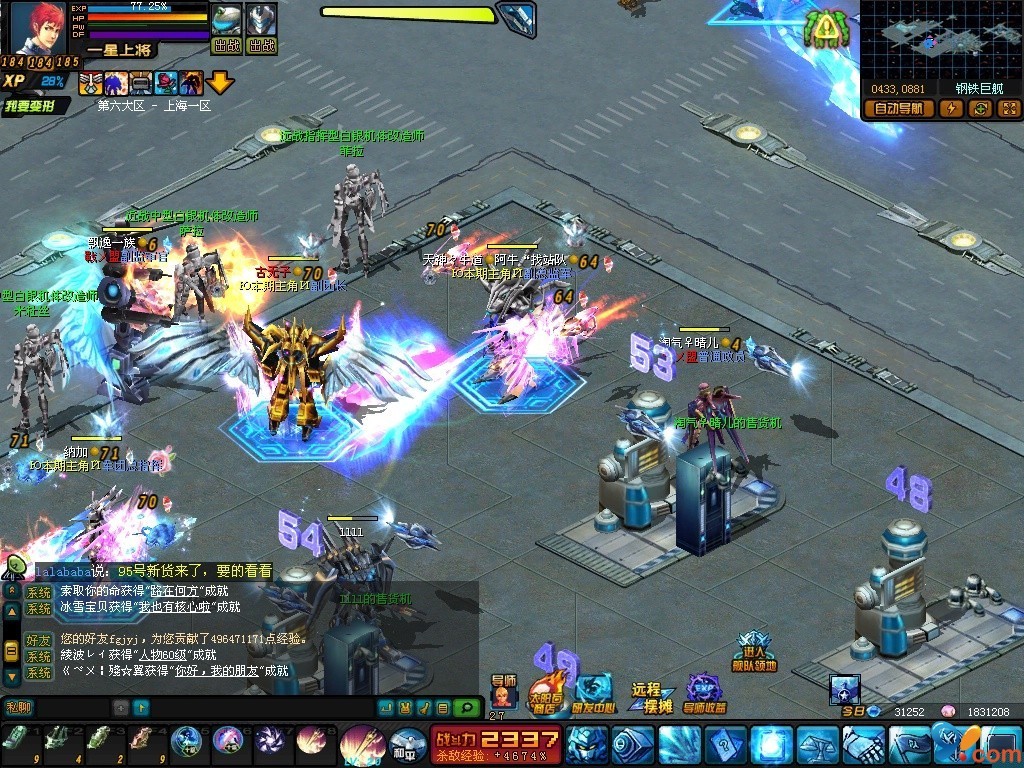Open the question mark help icon

pos(725,745)
